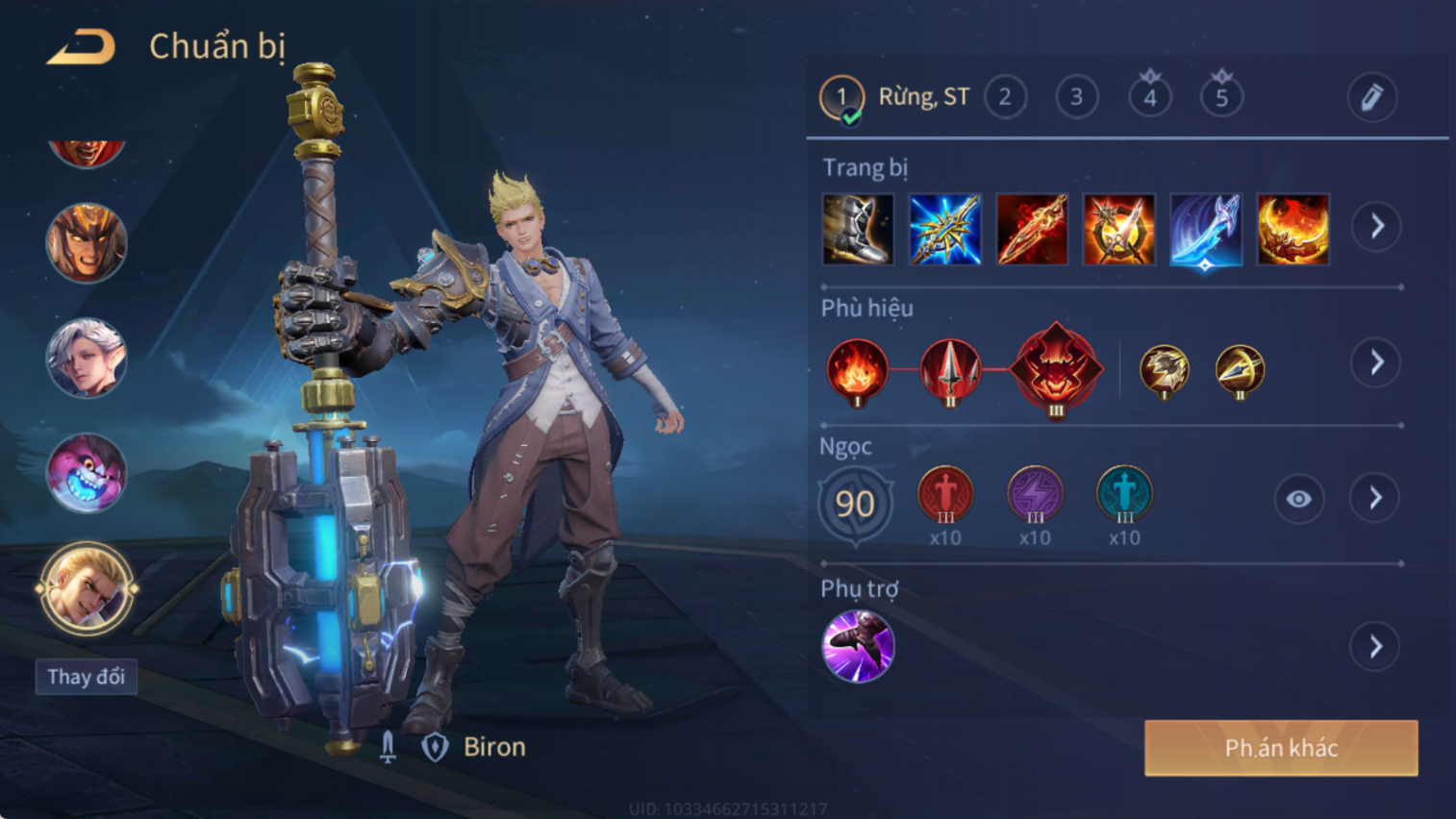The image size is (1456, 819).
Task: Edit the preset name with pencil icon
Action: [x=1371, y=97]
